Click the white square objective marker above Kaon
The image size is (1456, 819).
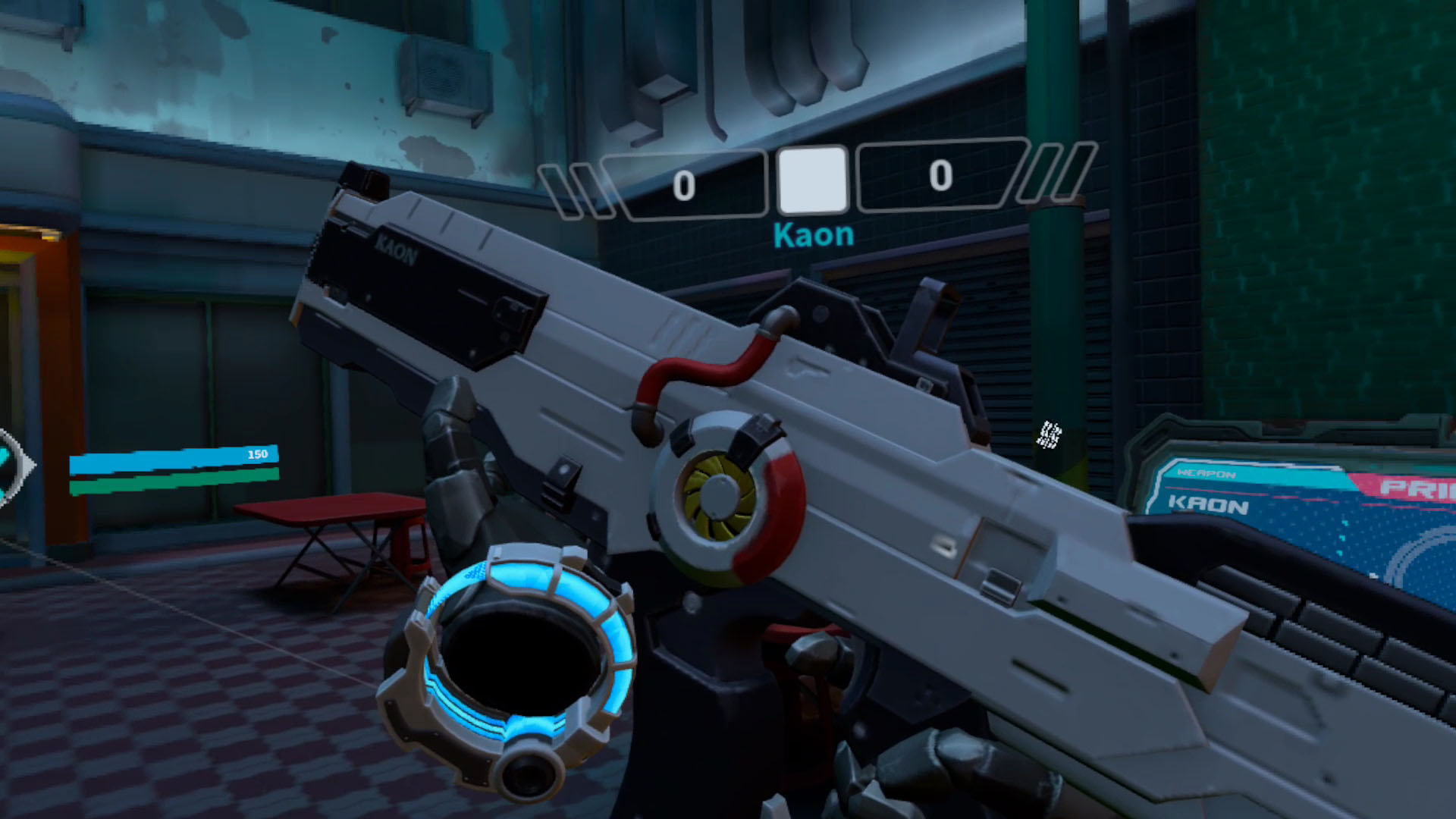click(812, 179)
